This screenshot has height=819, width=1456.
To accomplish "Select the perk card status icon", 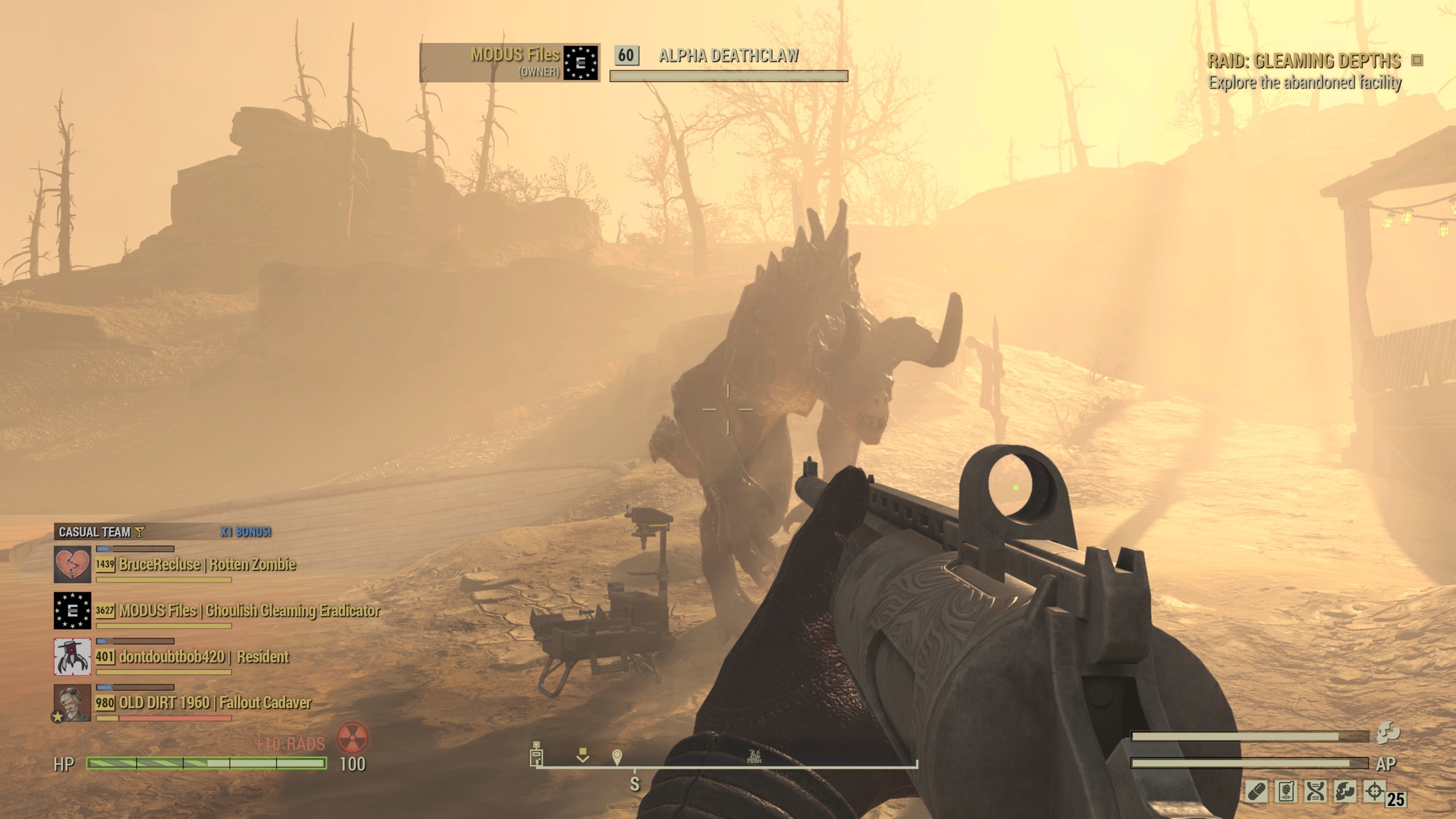I will click(x=1286, y=791).
